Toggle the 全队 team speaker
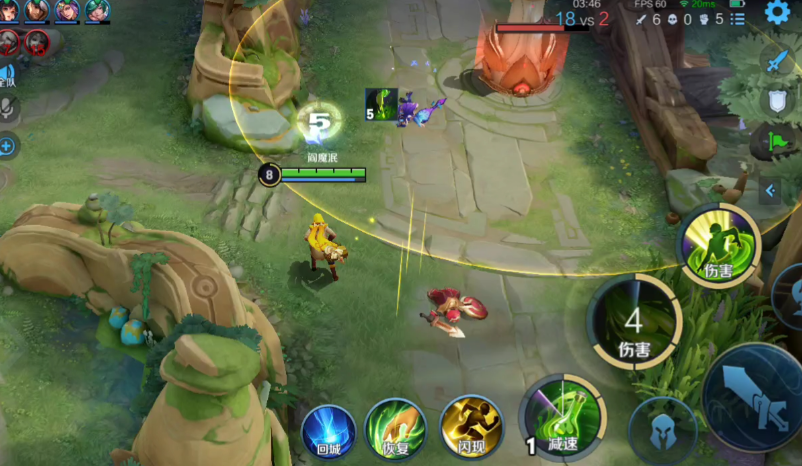 (x=7, y=74)
